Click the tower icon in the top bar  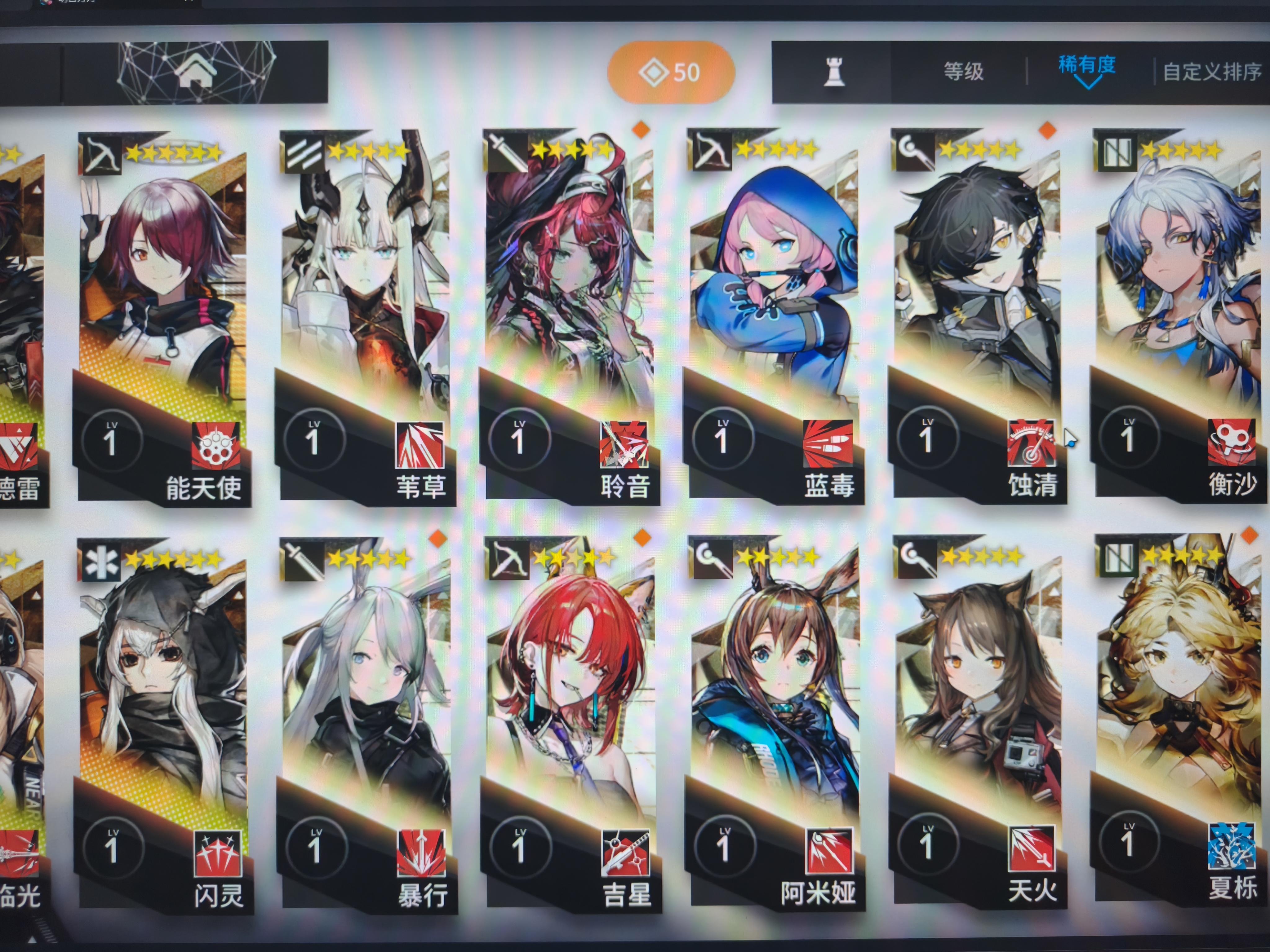pyautogui.click(x=834, y=72)
